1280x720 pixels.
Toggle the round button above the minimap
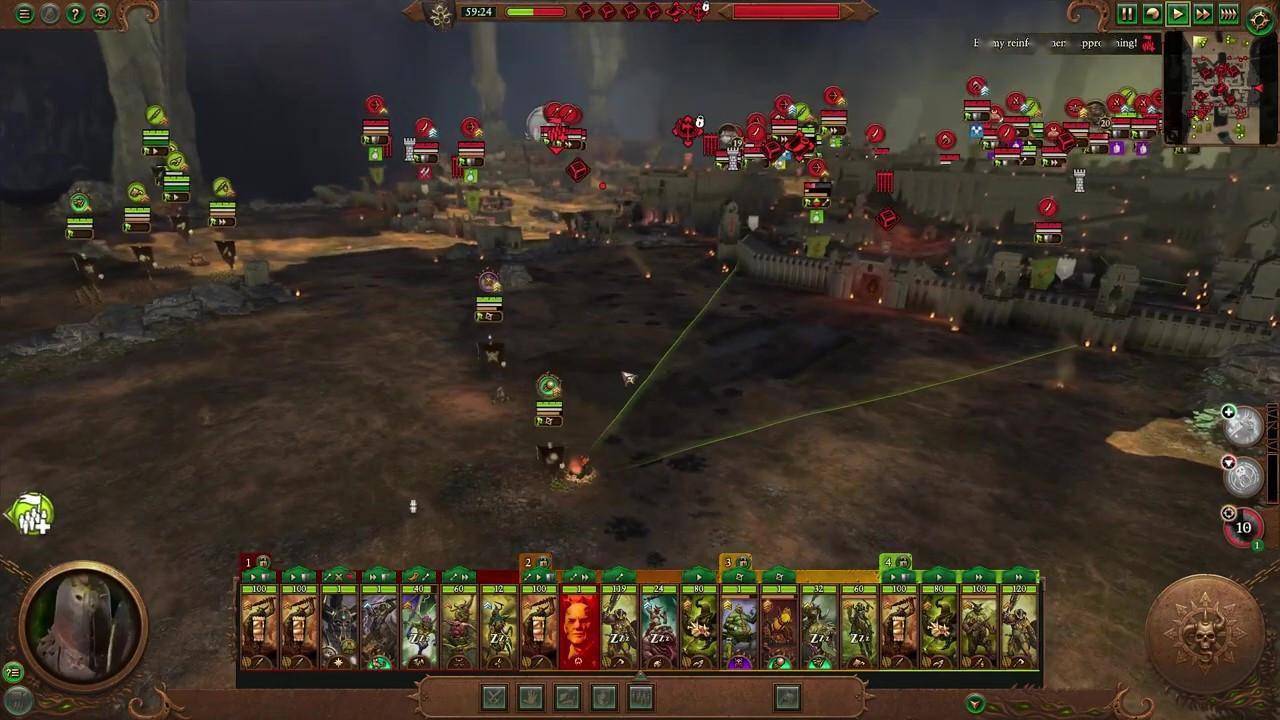(1260, 17)
